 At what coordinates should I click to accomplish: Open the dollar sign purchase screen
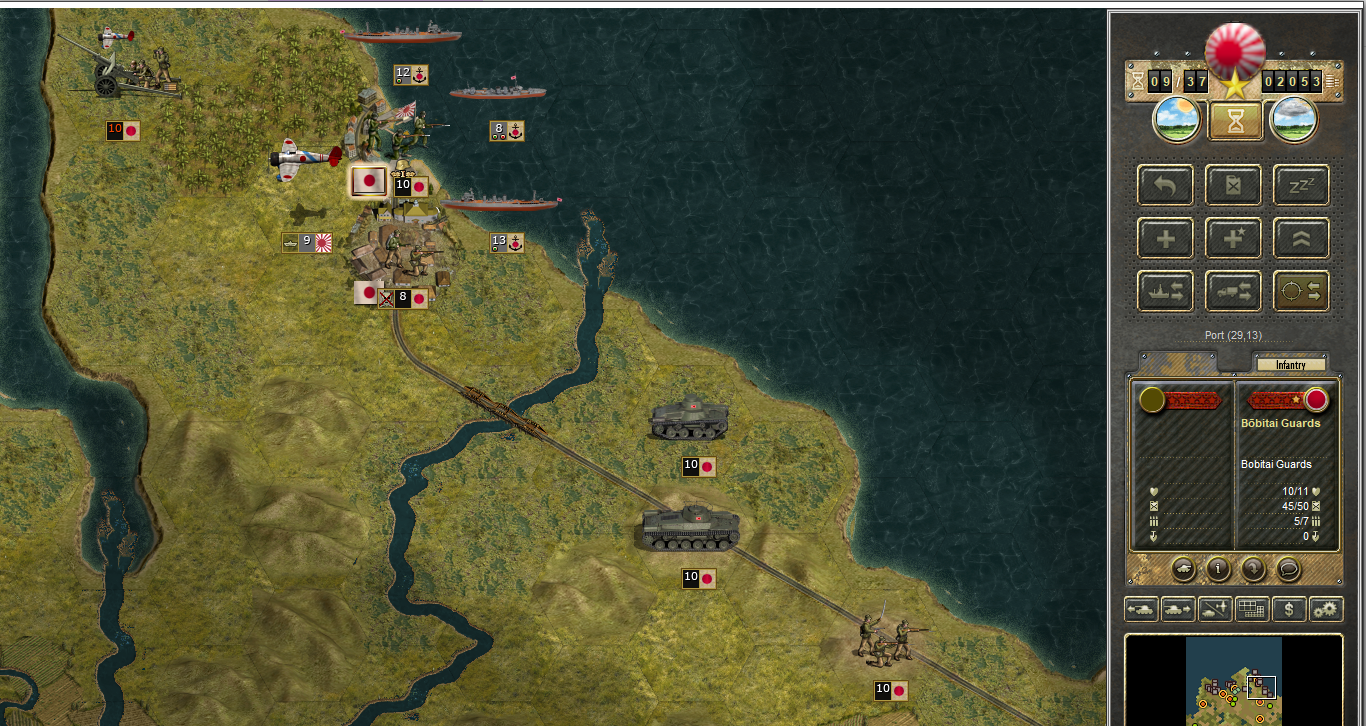tap(1289, 608)
